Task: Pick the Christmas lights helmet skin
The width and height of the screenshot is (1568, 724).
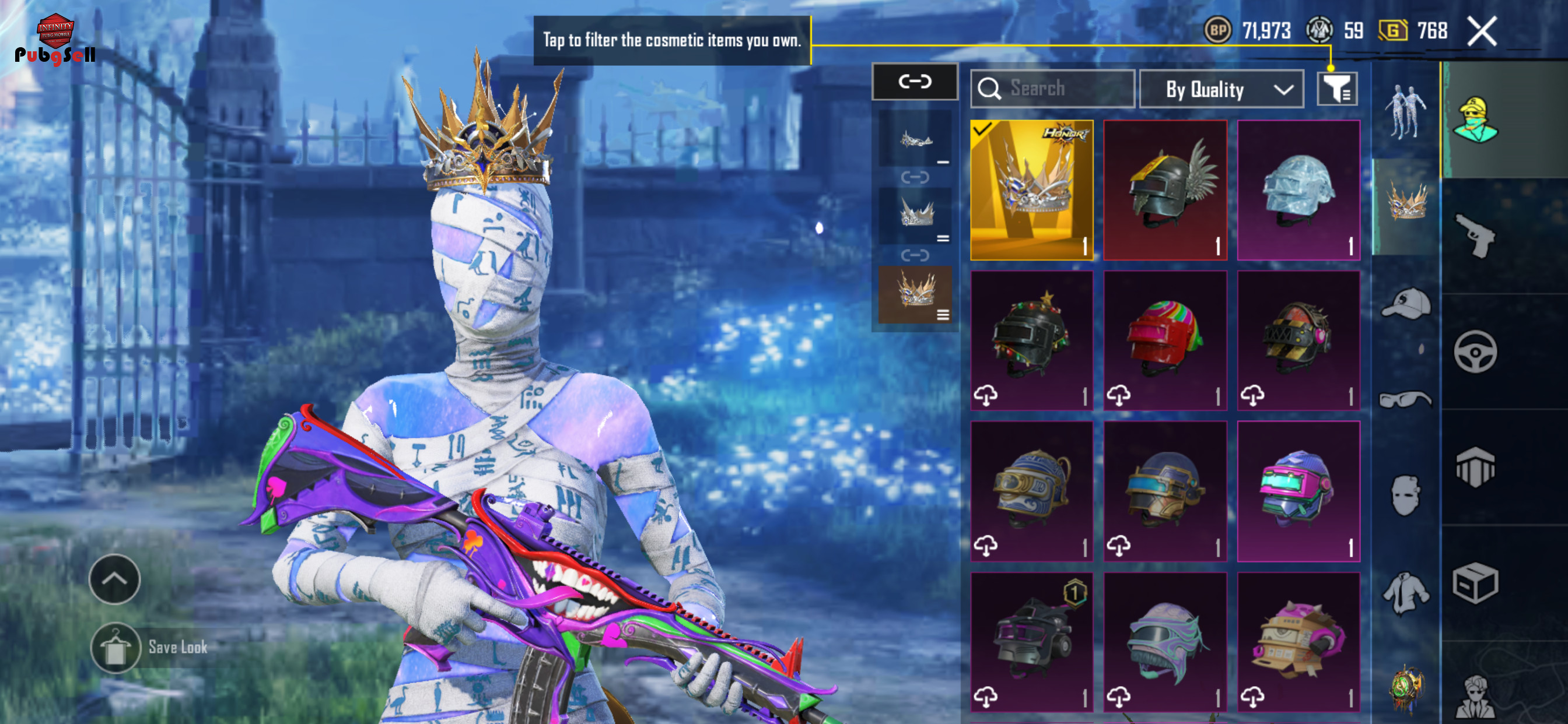Action: [x=1031, y=340]
